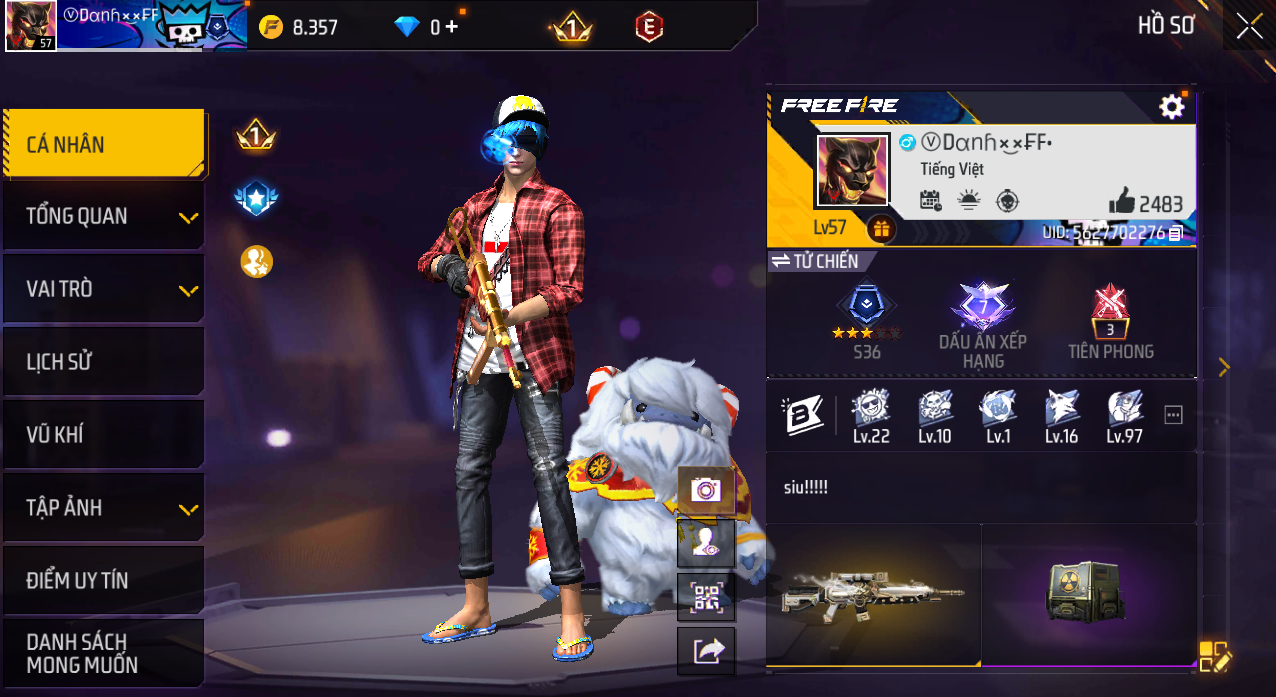Open the LỊCH SỬ tab

[104, 362]
